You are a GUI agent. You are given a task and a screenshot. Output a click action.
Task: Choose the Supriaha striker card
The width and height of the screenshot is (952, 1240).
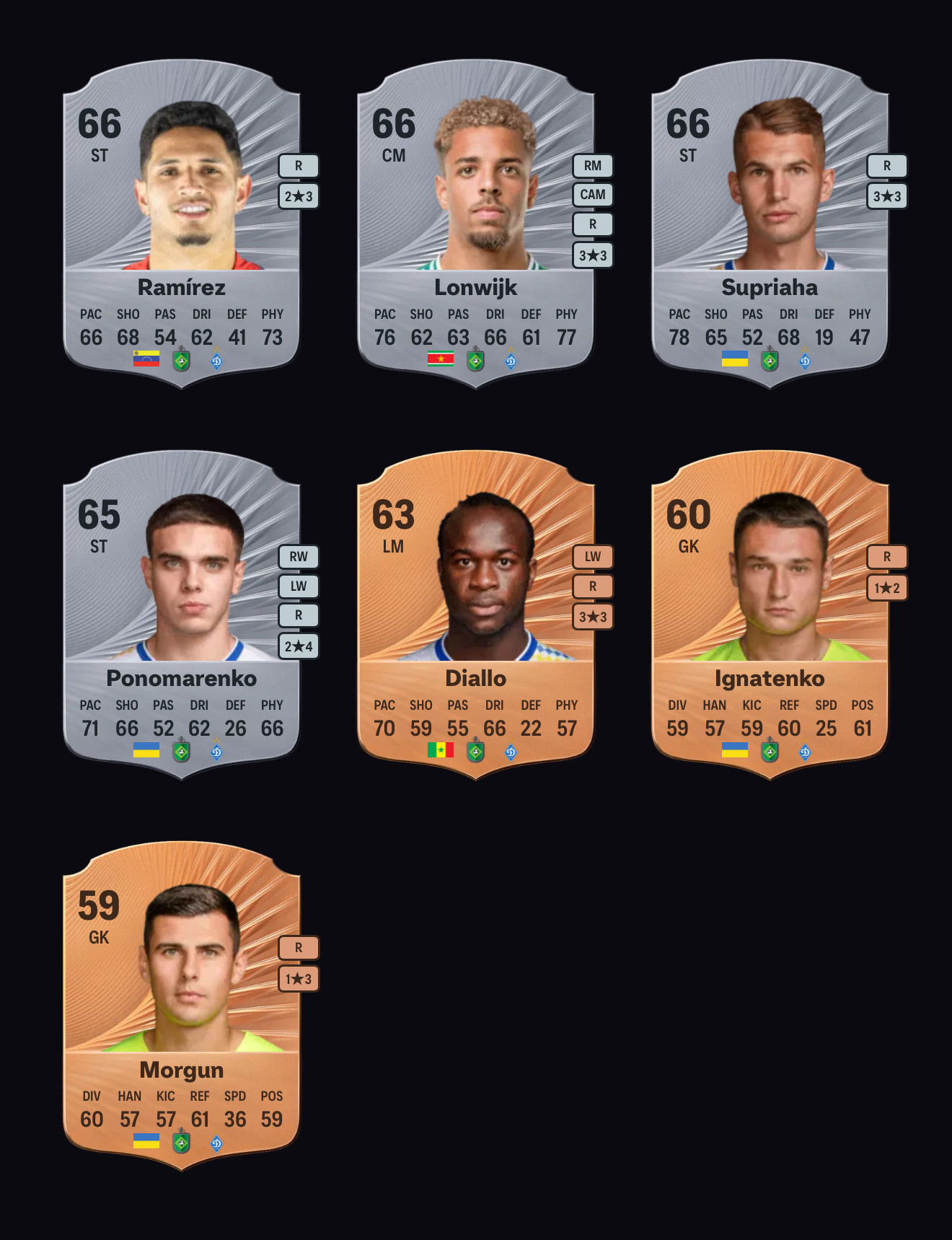[x=770, y=224]
